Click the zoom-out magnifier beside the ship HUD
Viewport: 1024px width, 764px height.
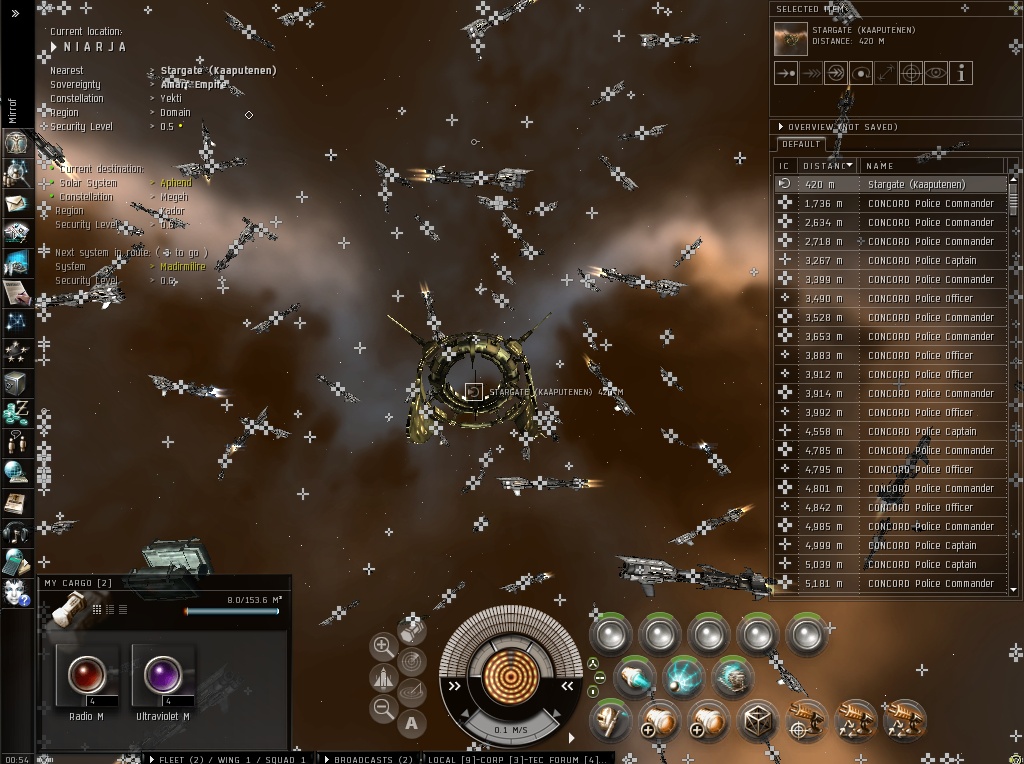tap(383, 709)
